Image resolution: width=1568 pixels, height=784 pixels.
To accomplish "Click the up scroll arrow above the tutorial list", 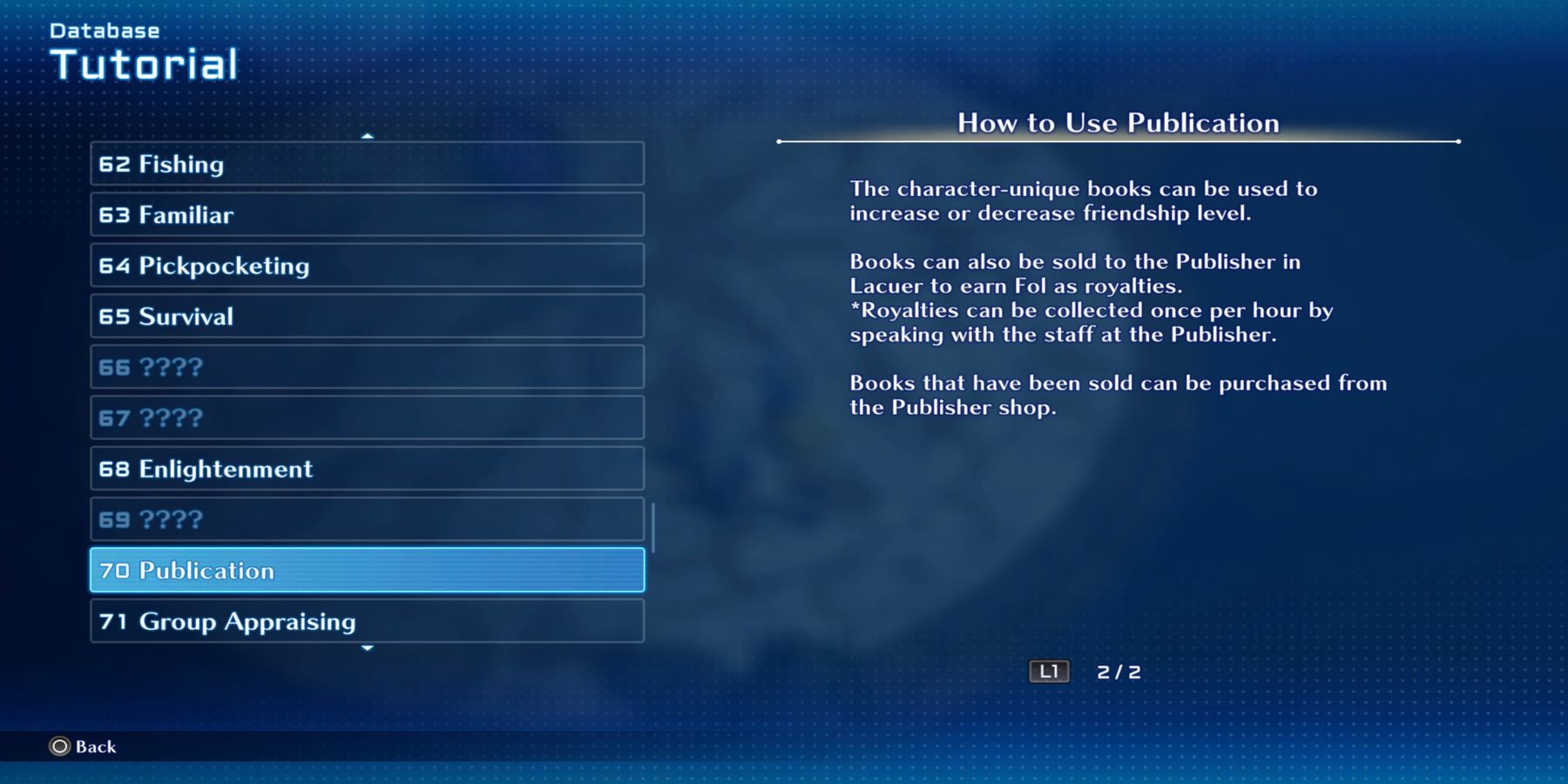I will pyautogui.click(x=367, y=137).
